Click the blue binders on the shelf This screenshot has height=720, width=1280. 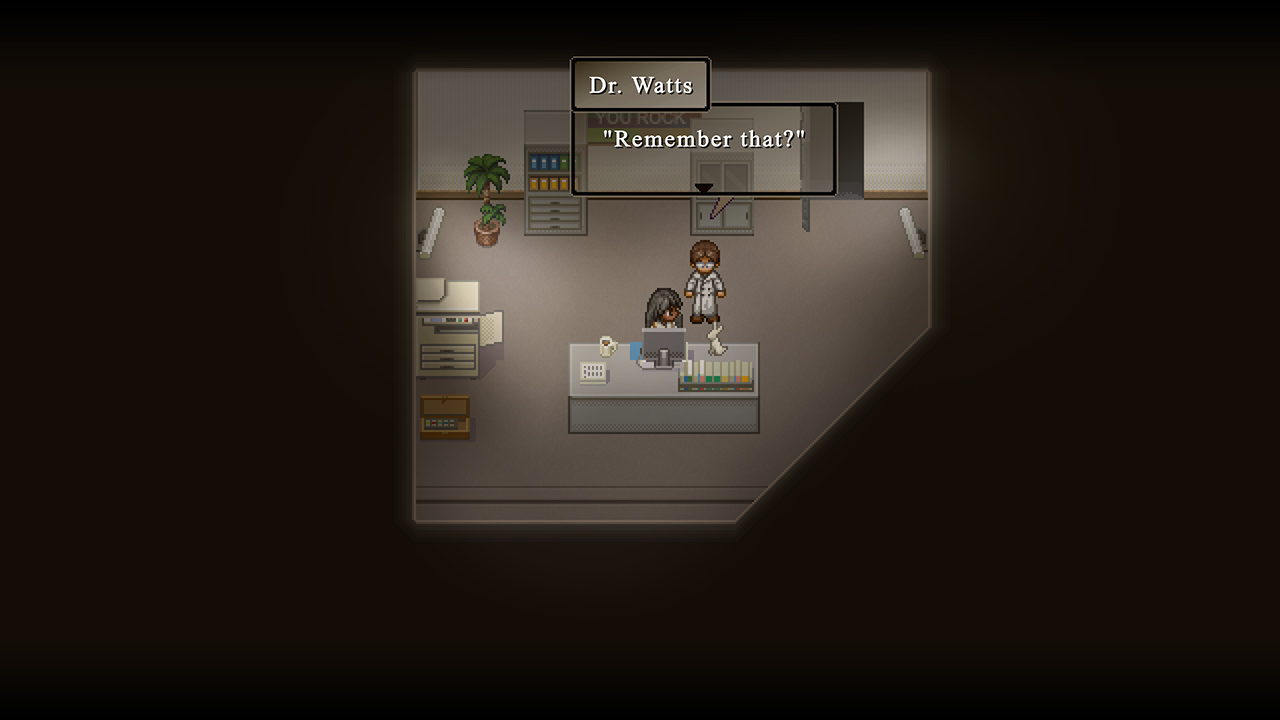pyautogui.click(x=546, y=161)
